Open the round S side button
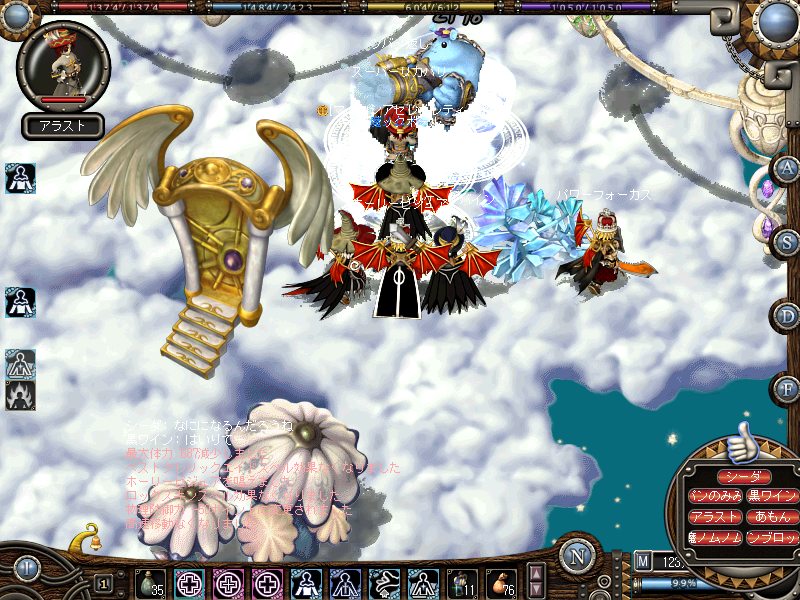Screen dimensions: 800x600 (787, 241)
